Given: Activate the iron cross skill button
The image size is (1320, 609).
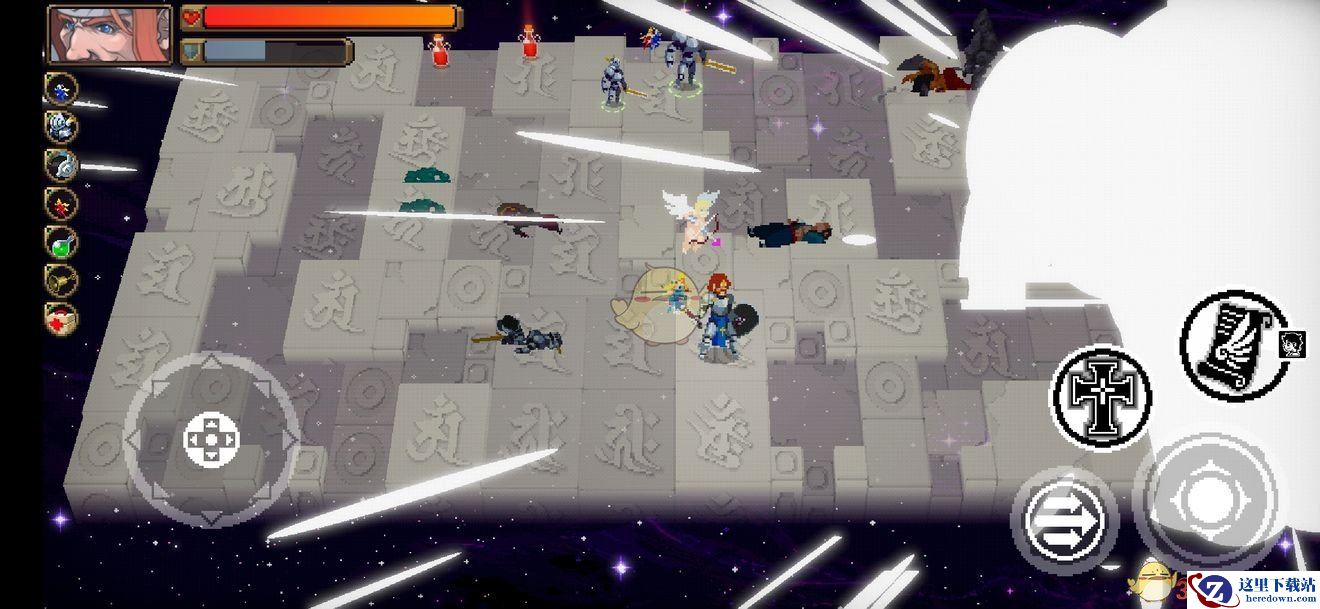Looking at the screenshot, I should coord(1100,396).
